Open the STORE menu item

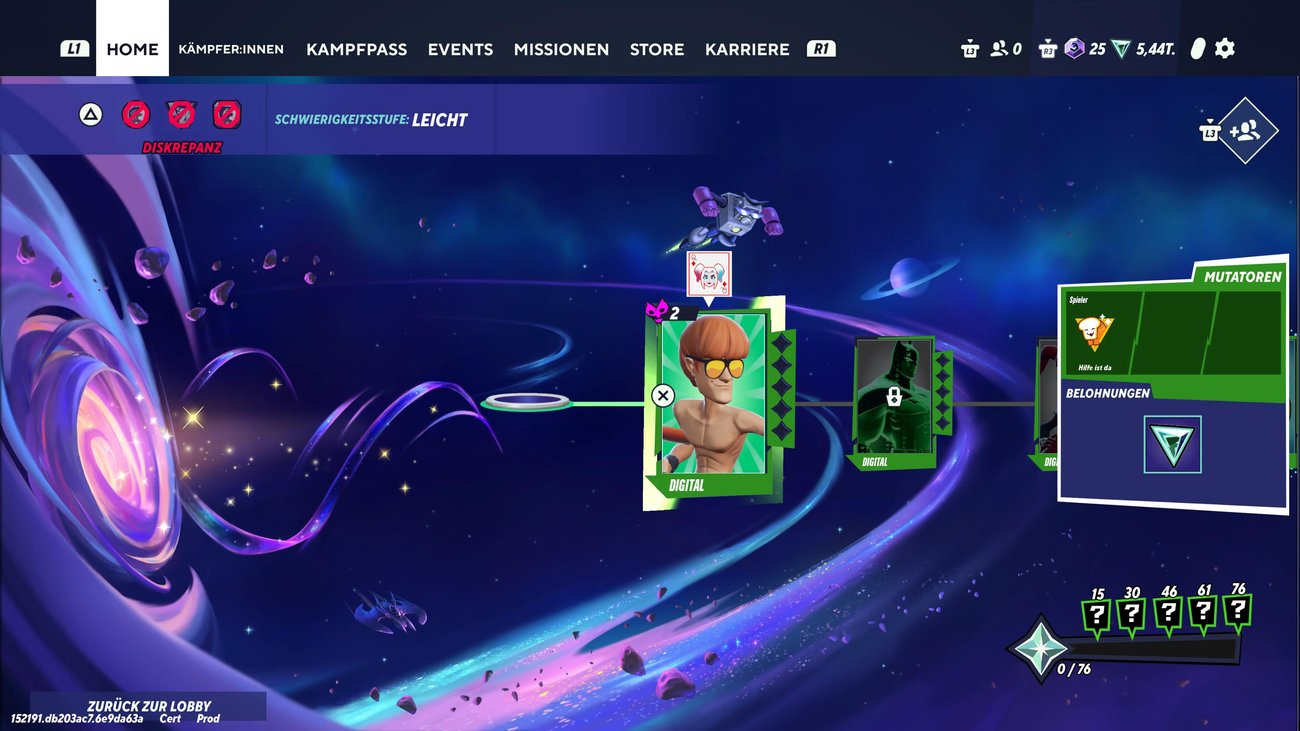tap(657, 49)
